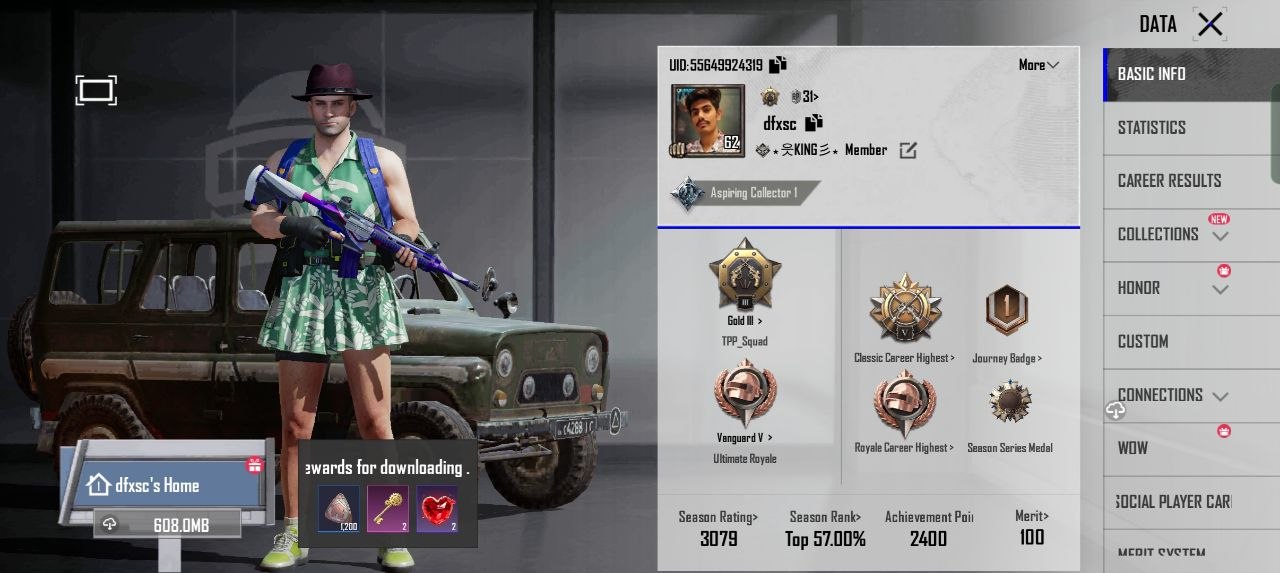Toggle the fullscreen character view
This screenshot has height=573, width=1280.
[x=96, y=91]
